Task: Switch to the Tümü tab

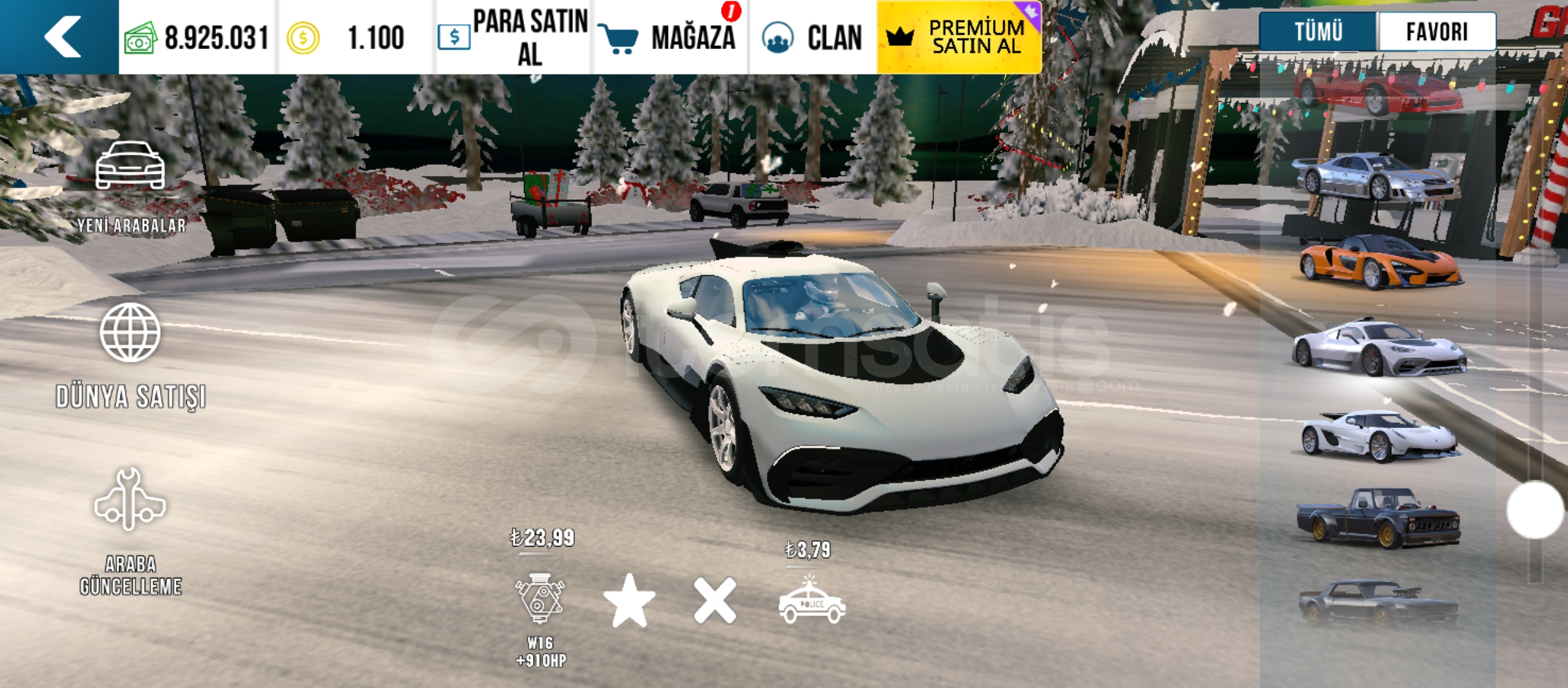Action: coord(1318,31)
